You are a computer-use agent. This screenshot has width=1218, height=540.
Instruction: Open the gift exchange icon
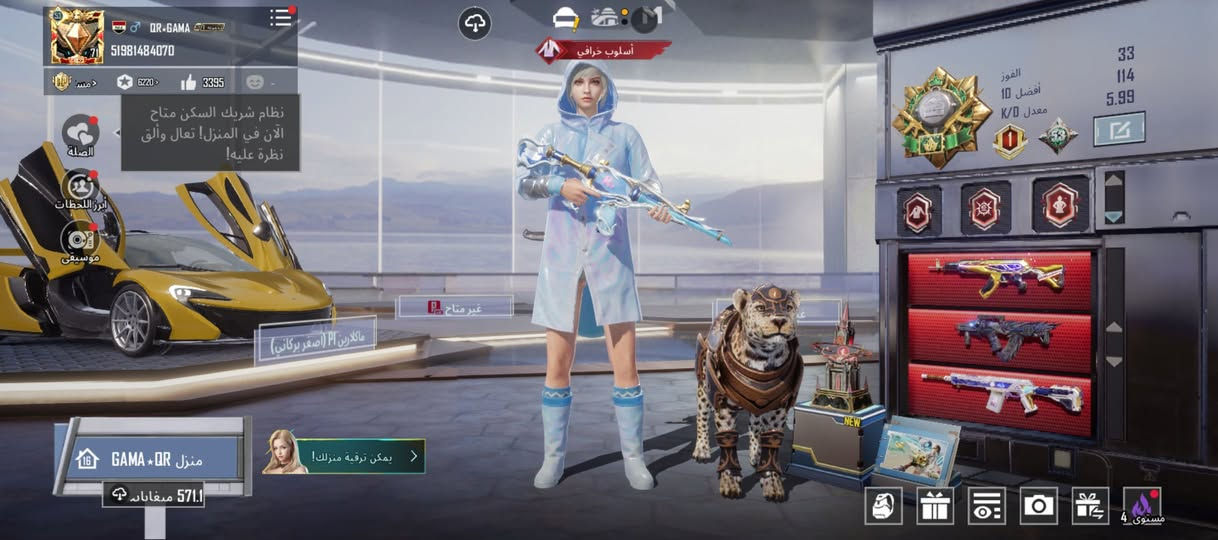[1090, 506]
